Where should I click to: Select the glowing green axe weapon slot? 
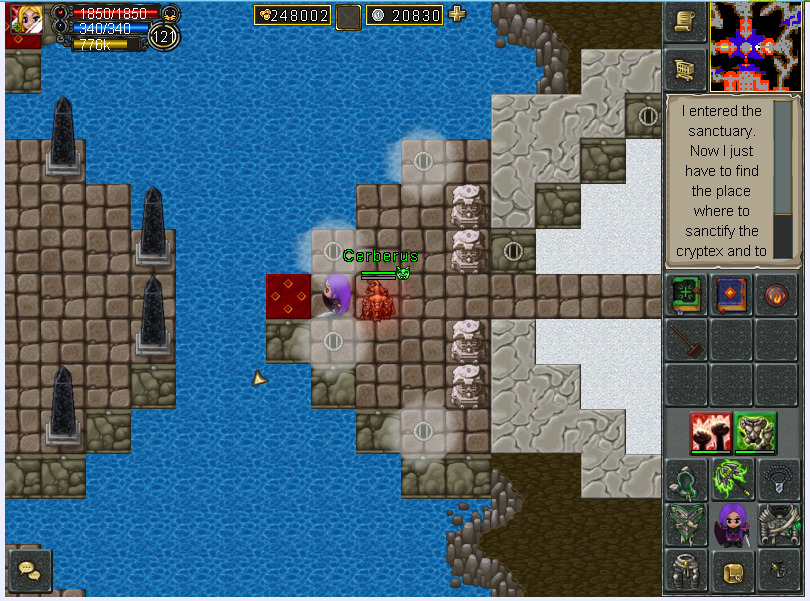[x=731, y=479]
